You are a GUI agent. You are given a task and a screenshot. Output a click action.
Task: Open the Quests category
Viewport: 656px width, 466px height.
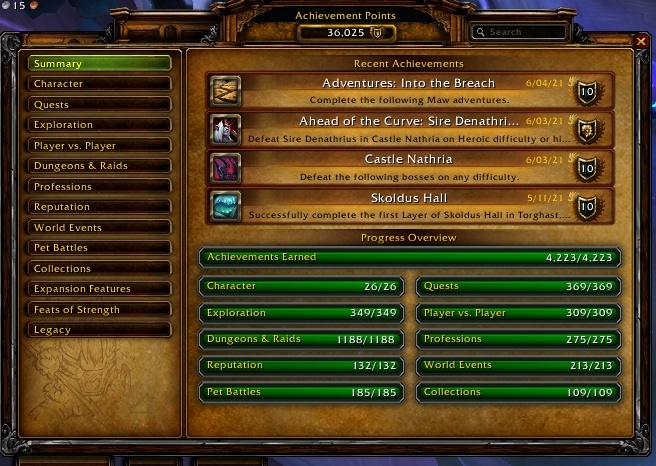point(99,105)
